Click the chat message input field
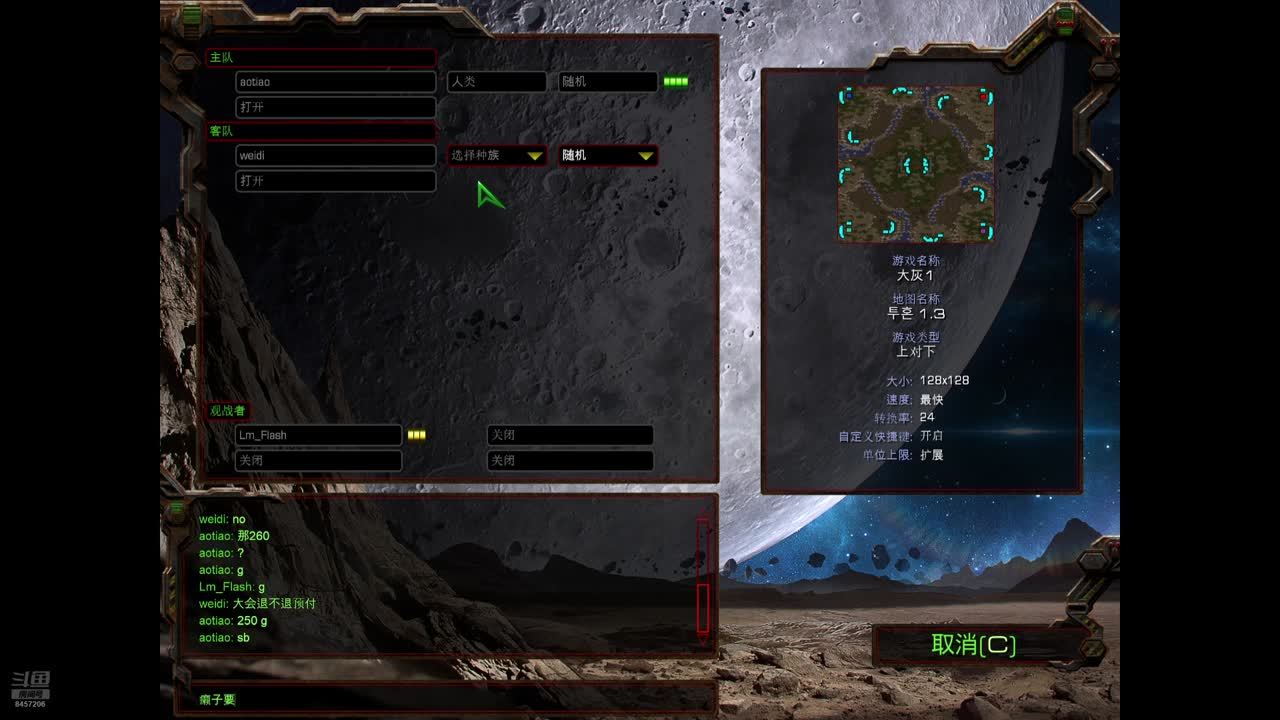Viewport: 1280px width, 720px height. click(x=445, y=699)
